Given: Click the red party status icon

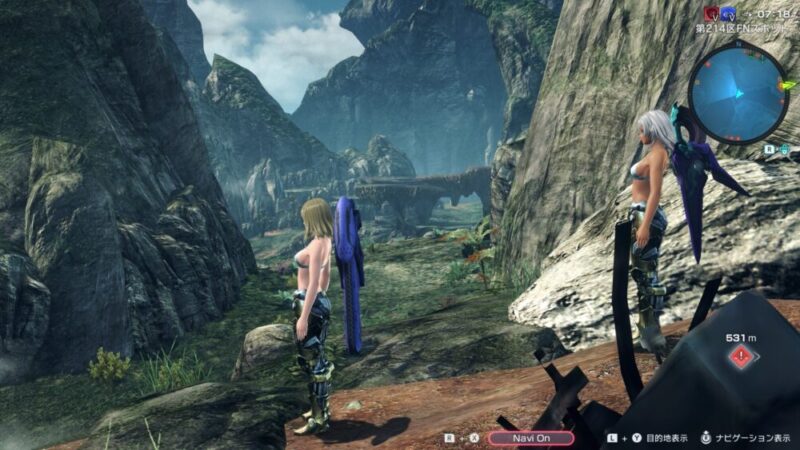Looking at the screenshot, I should click(x=711, y=13).
